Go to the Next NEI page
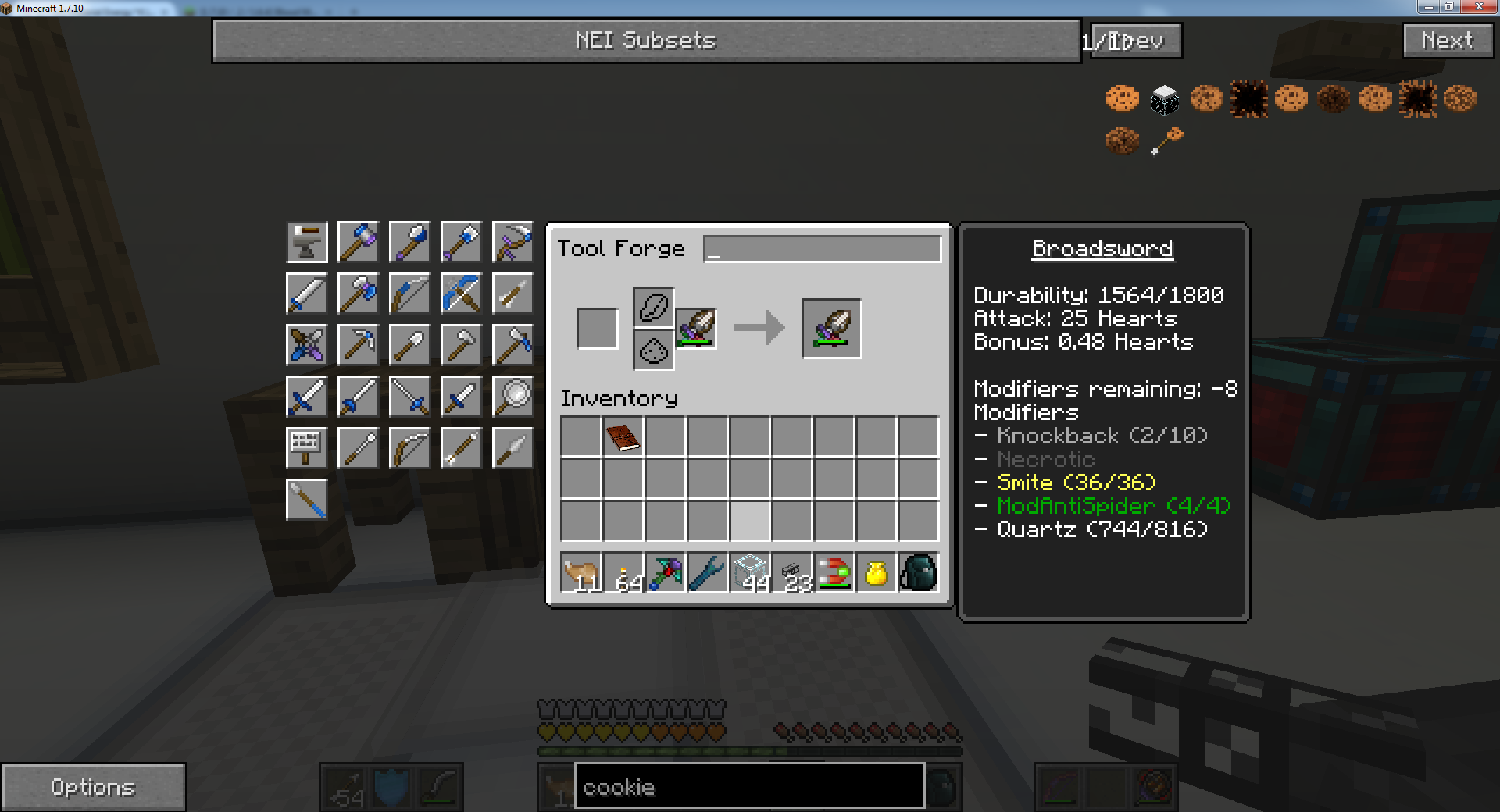This screenshot has height=812, width=1500. pyautogui.click(x=1447, y=41)
